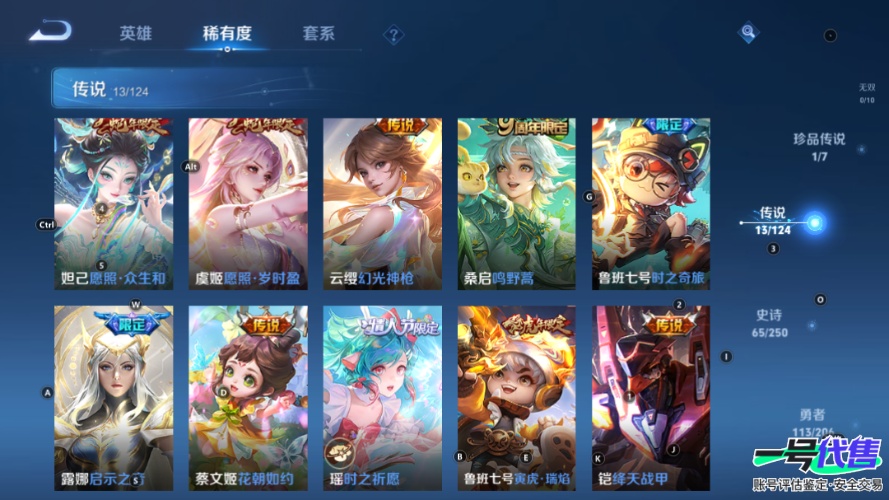
Task: Jump to the 史诗 rarity section
Action: (x=769, y=322)
